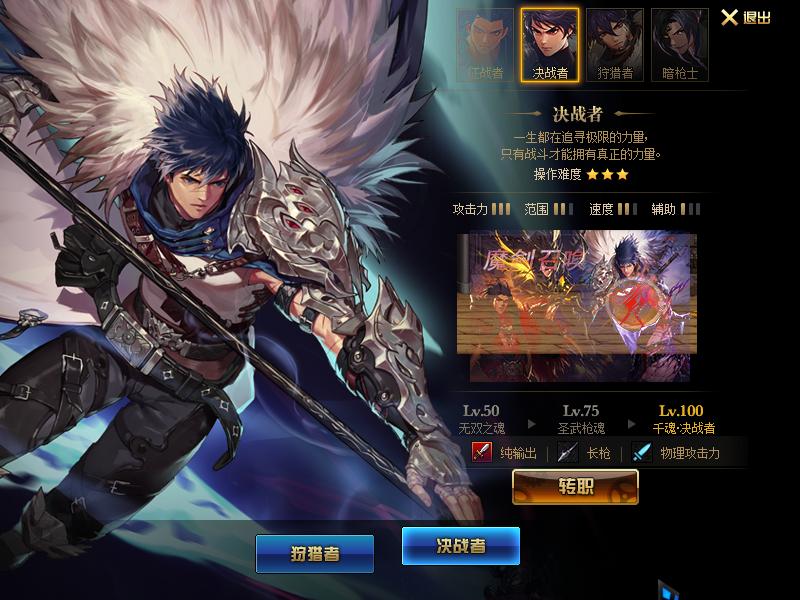
Task: Pick the 狩猎者 portrait at the top
Action: pyautogui.click(x=615, y=45)
